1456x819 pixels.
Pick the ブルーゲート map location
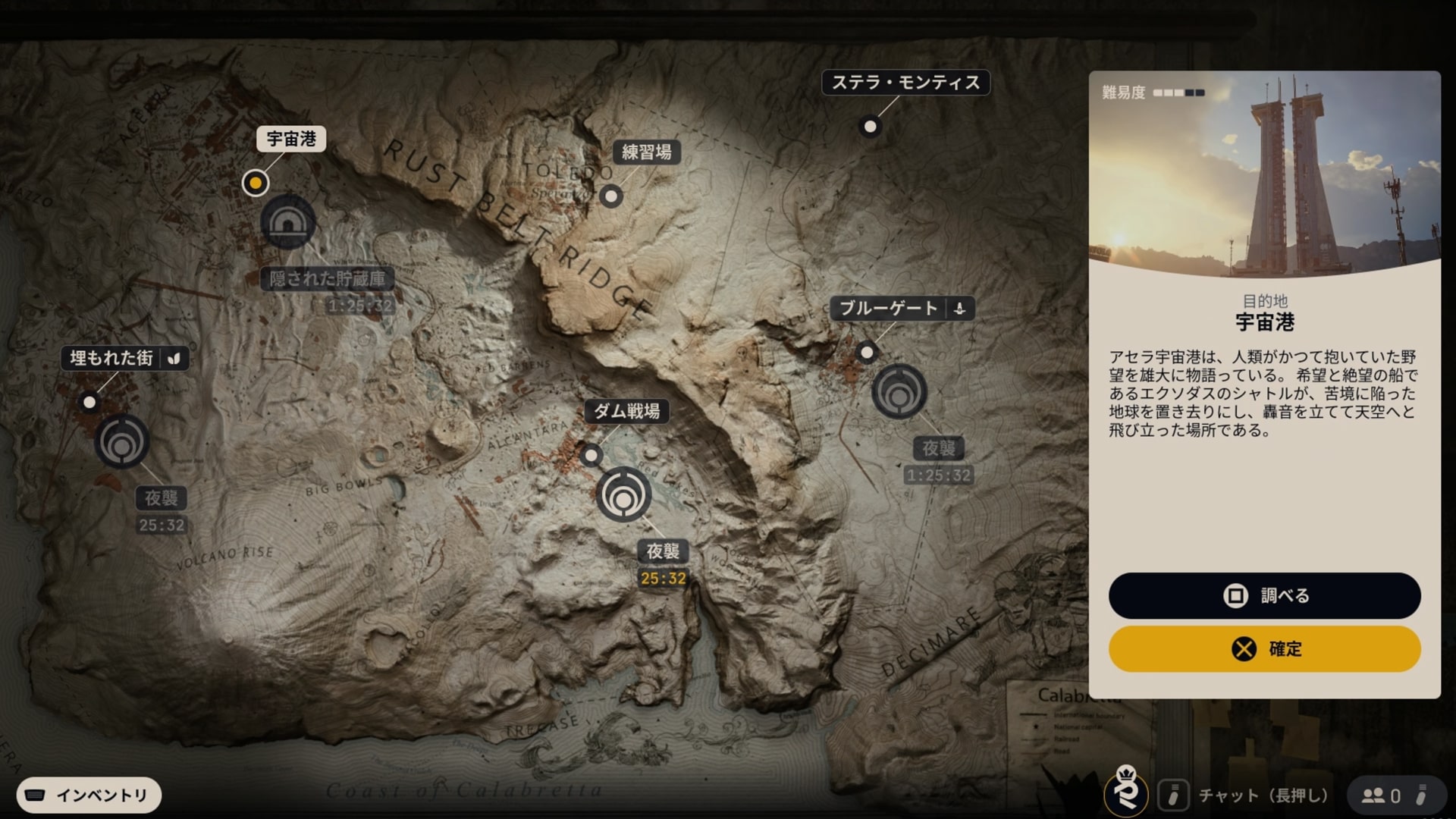(889, 309)
